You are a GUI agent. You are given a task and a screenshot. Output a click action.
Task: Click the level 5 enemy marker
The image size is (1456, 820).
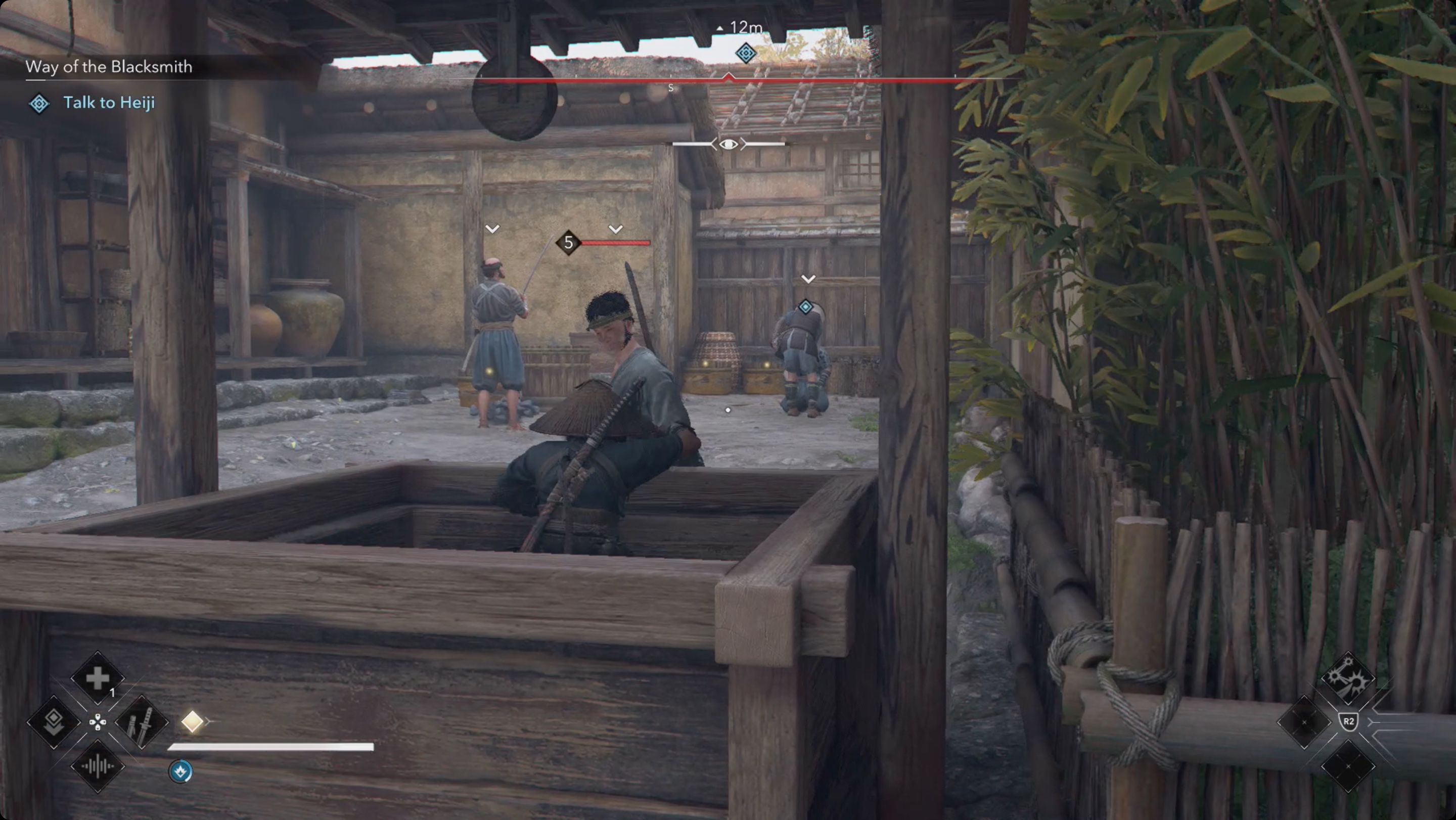568,243
